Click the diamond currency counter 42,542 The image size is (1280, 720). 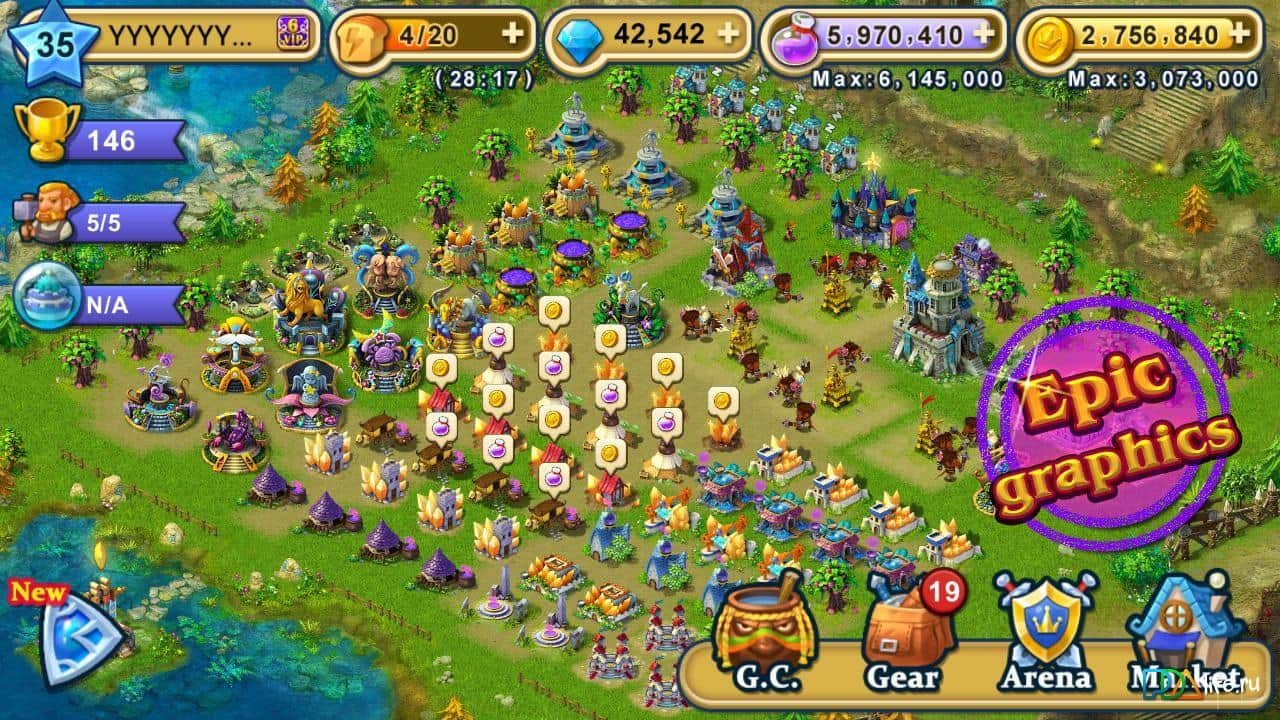point(660,30)
